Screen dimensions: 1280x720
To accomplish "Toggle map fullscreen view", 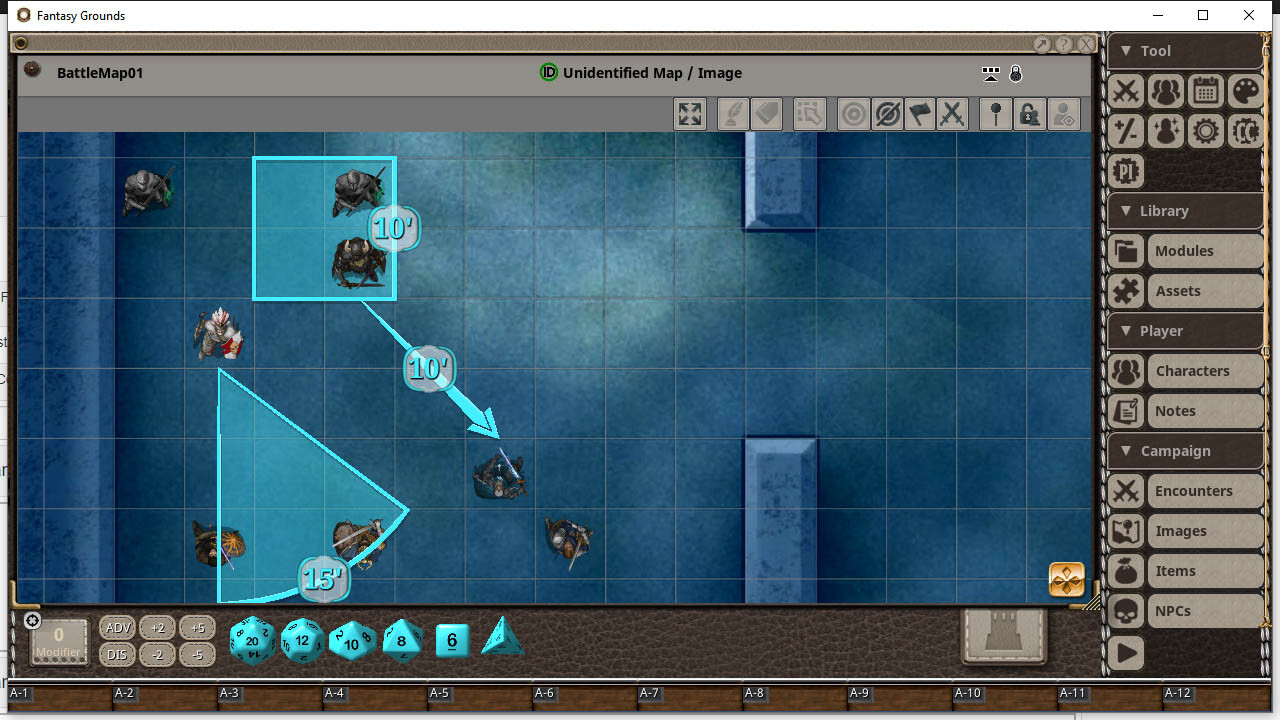I will 689,113.
